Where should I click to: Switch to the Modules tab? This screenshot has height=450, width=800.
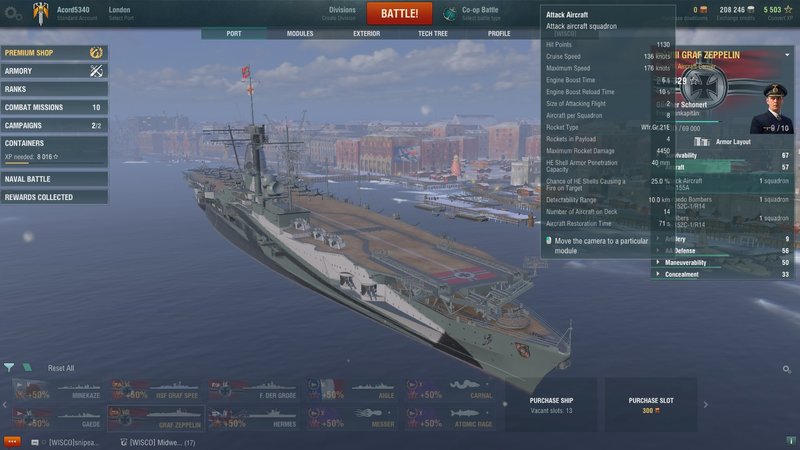(300, 33)
